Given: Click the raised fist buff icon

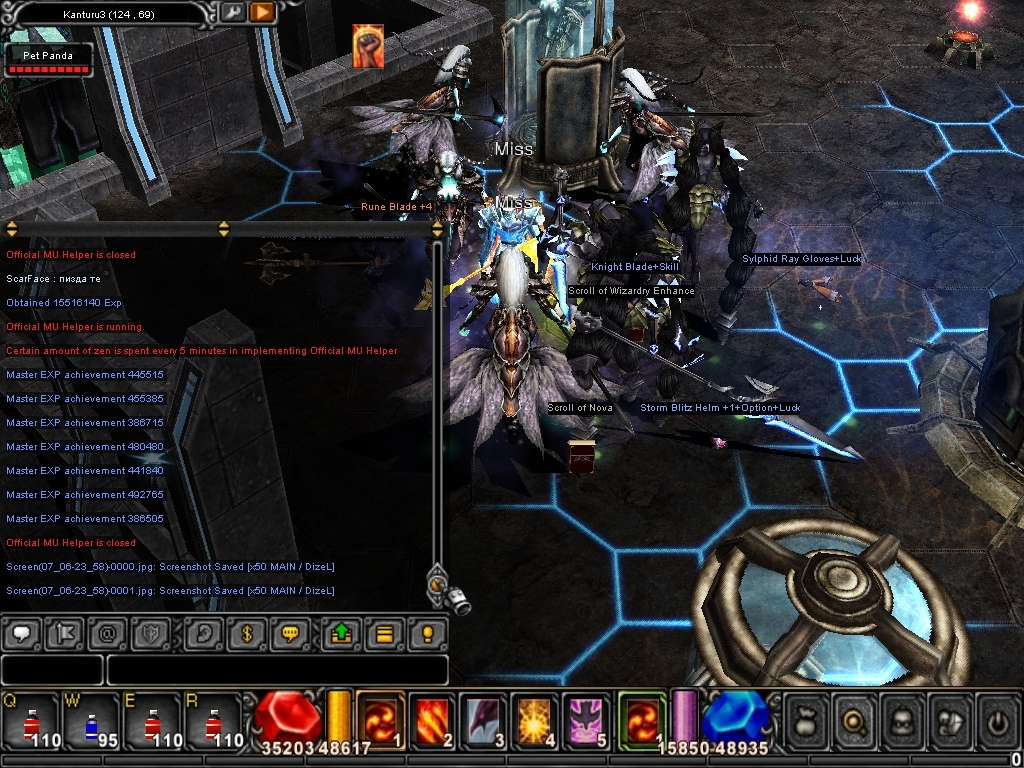Looking at the screenshot, I should click(x=368, y=47).
